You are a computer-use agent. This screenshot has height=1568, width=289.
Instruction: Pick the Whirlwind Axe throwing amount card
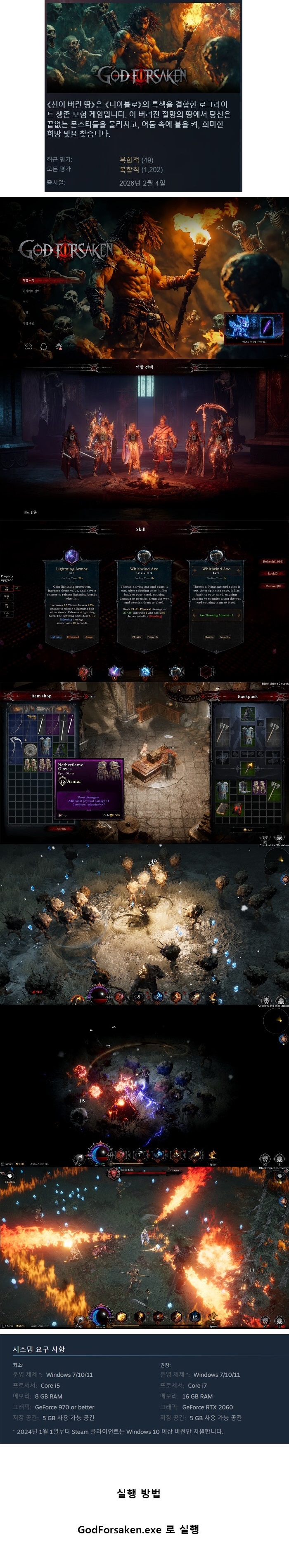pos(216,599)
